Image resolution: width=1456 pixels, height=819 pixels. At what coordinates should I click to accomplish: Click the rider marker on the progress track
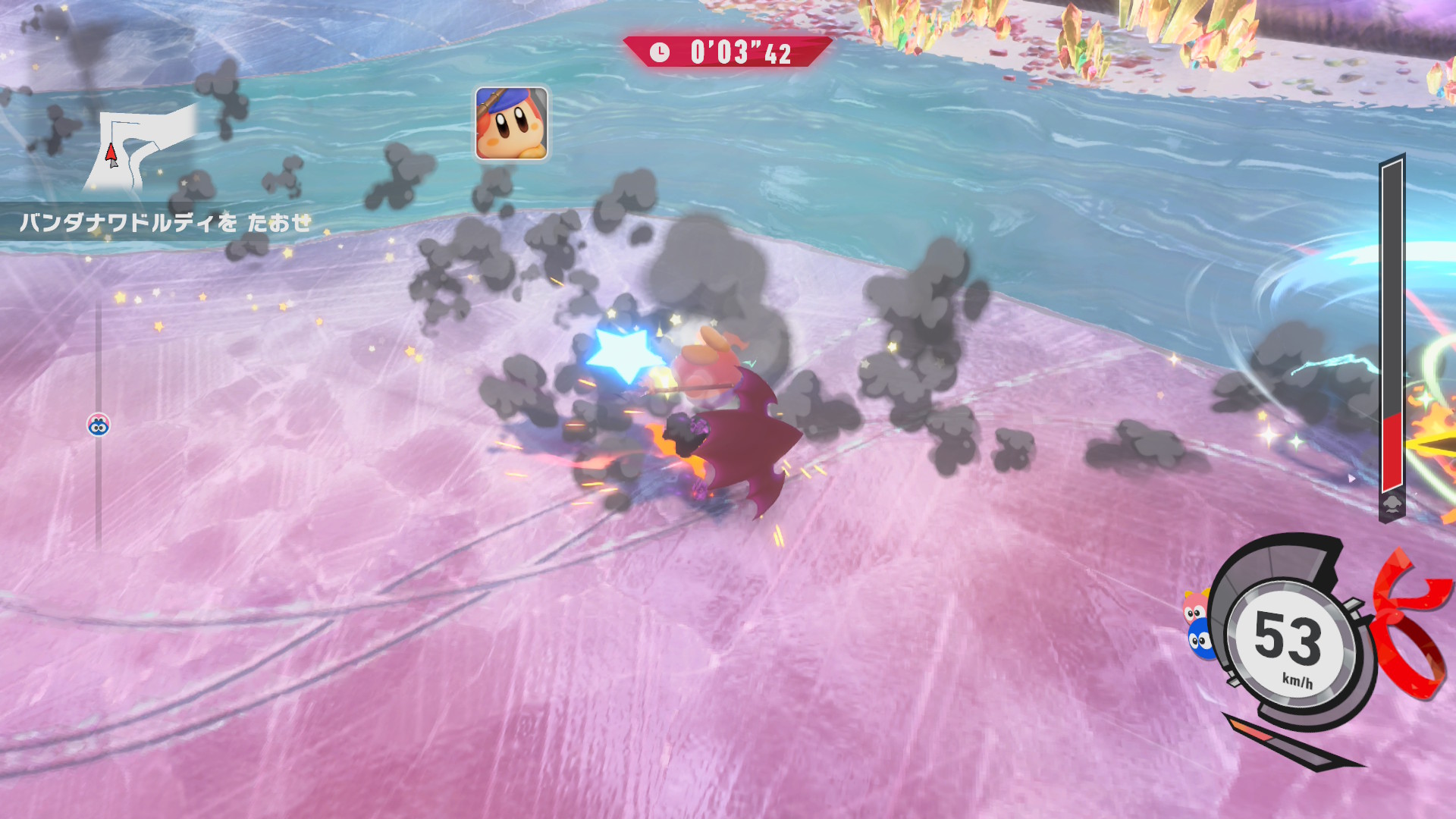[x=99, y=425]
